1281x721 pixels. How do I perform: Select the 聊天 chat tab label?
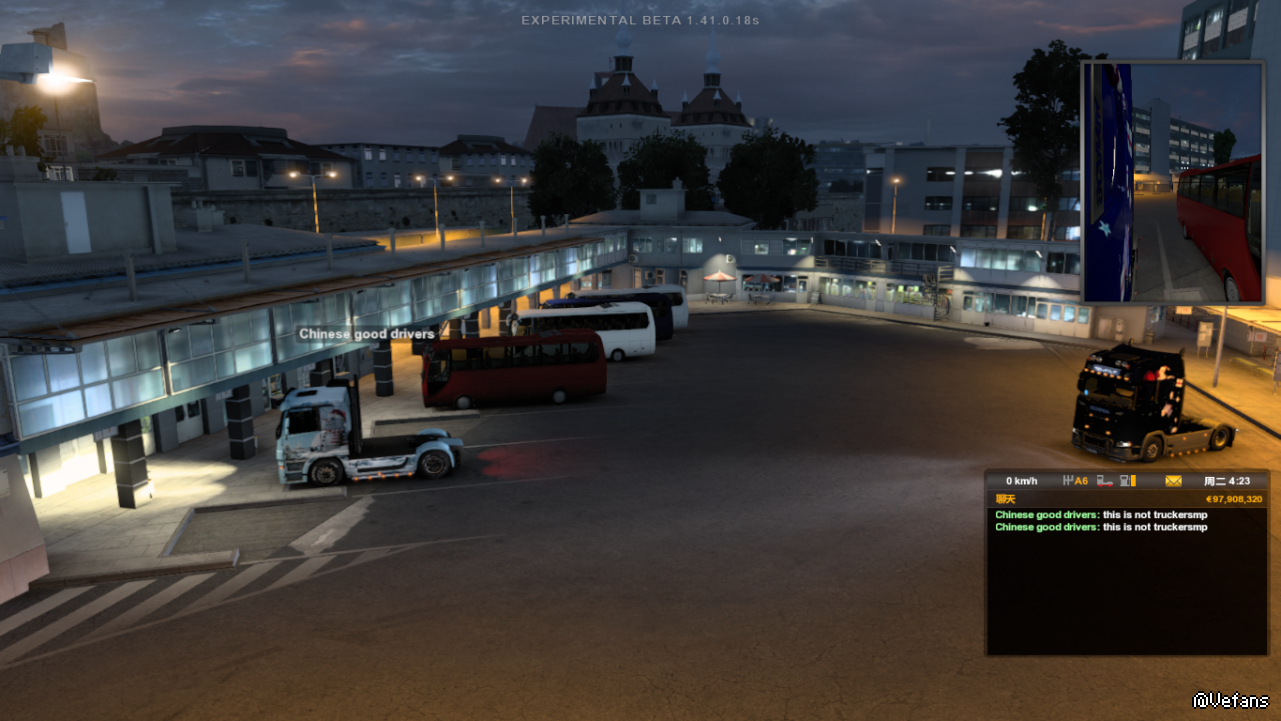click(x=1005, y=499)
